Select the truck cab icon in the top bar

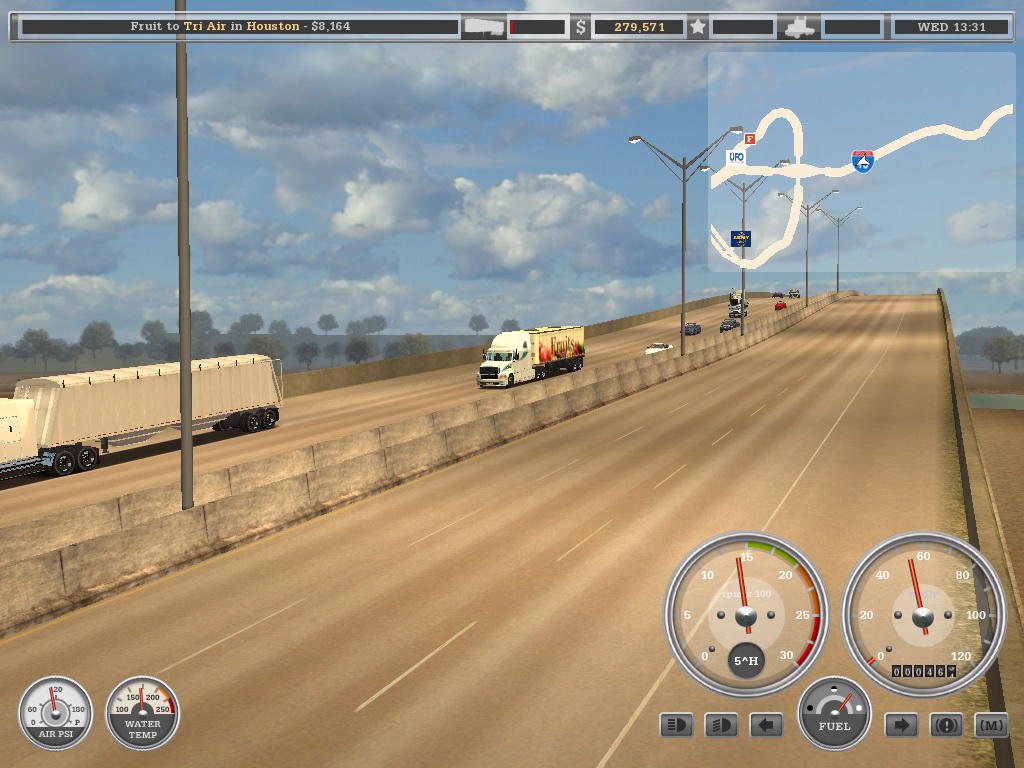point(800,27)
